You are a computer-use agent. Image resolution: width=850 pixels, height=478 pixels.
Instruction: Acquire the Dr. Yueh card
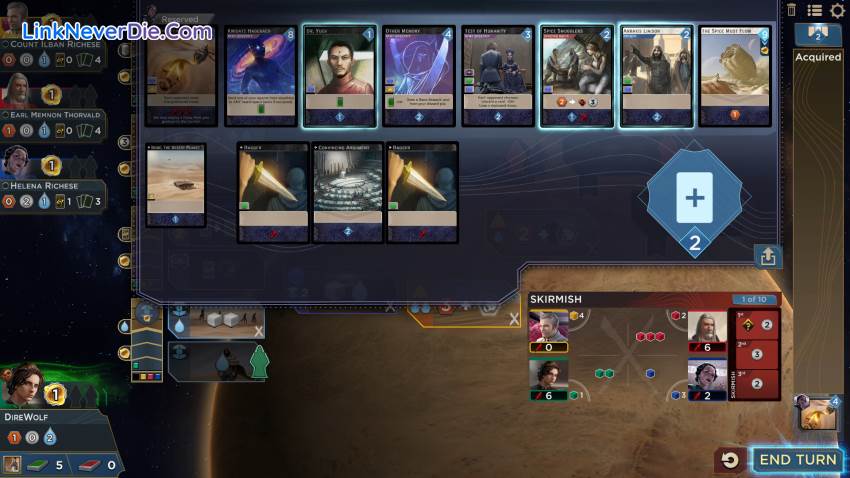(339, 77)
